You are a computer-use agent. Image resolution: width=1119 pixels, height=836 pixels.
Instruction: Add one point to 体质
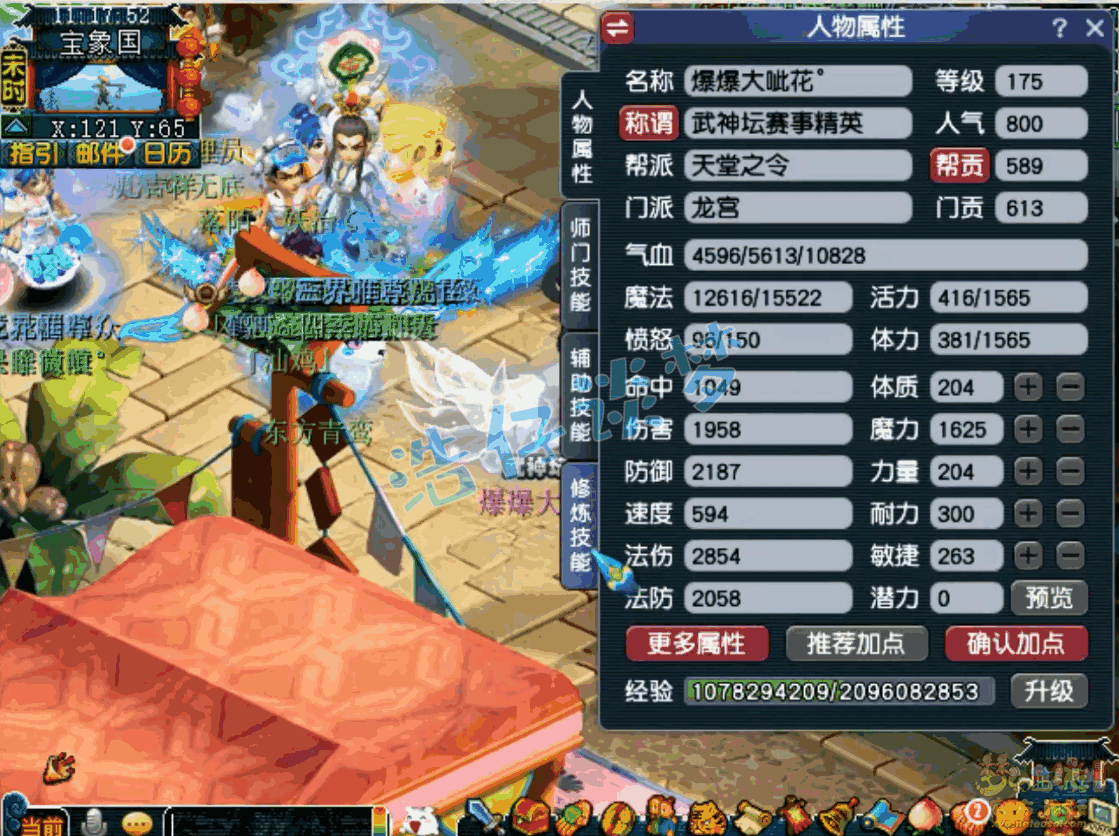[1028, 387]
